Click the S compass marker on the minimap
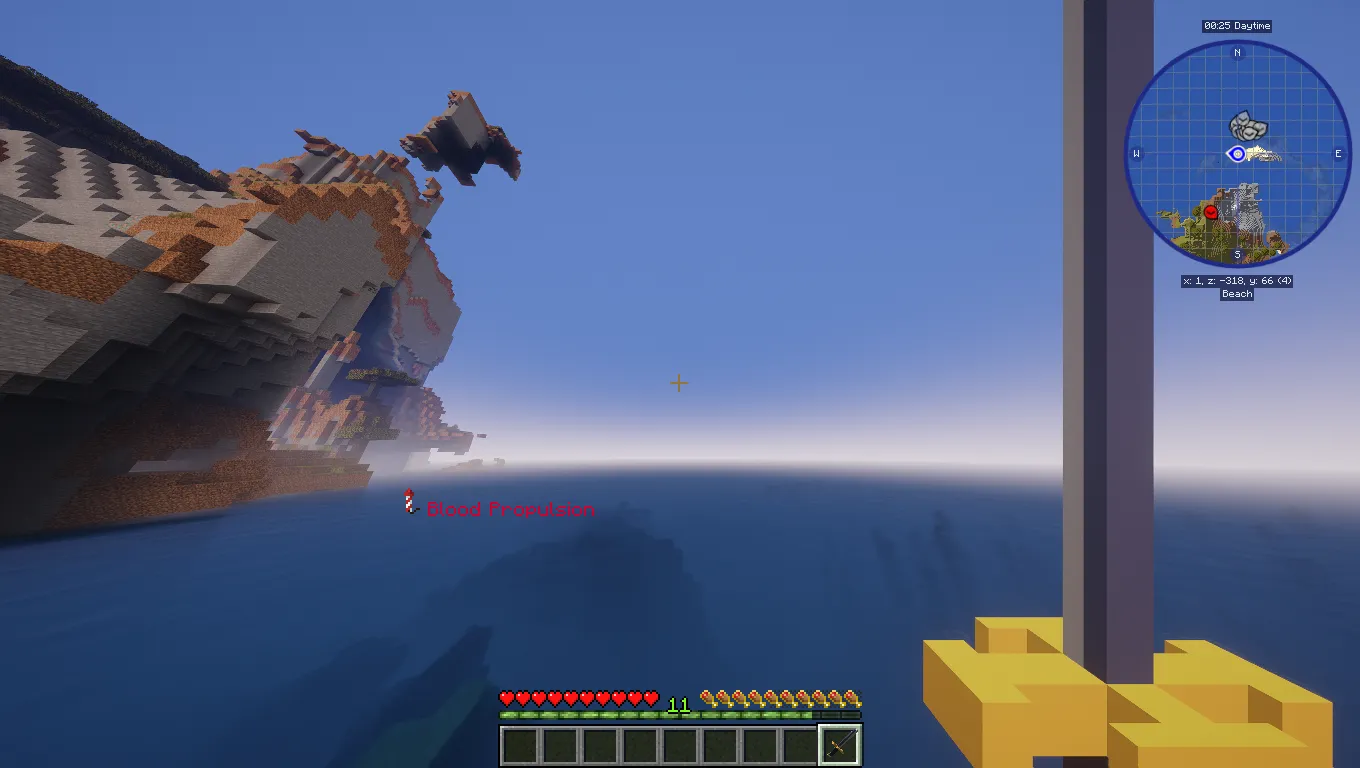Viewport: 1360px width, 768px height. tap(1237, 255)
